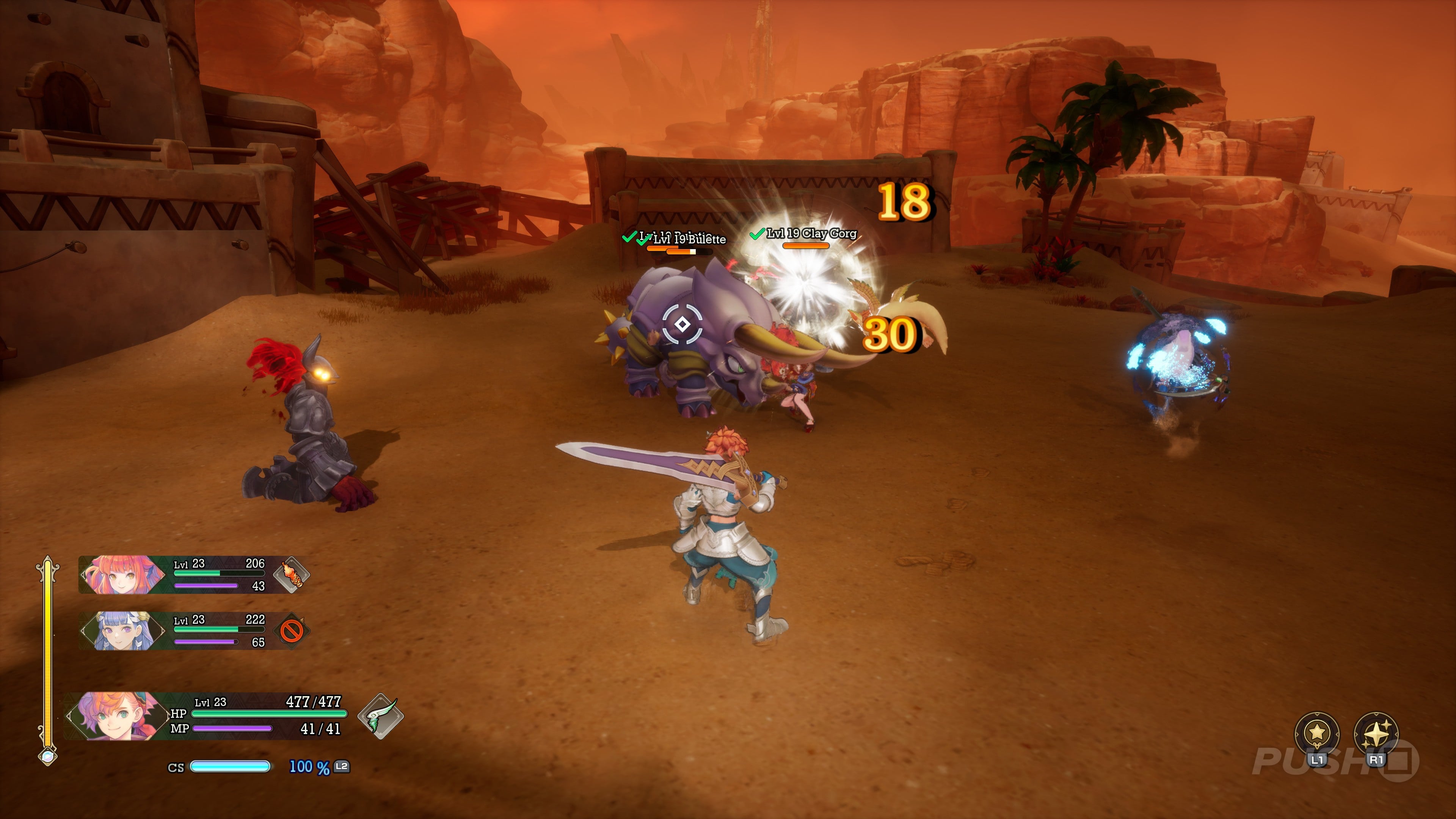Select the red-haired party member portrait

point(122,574)
